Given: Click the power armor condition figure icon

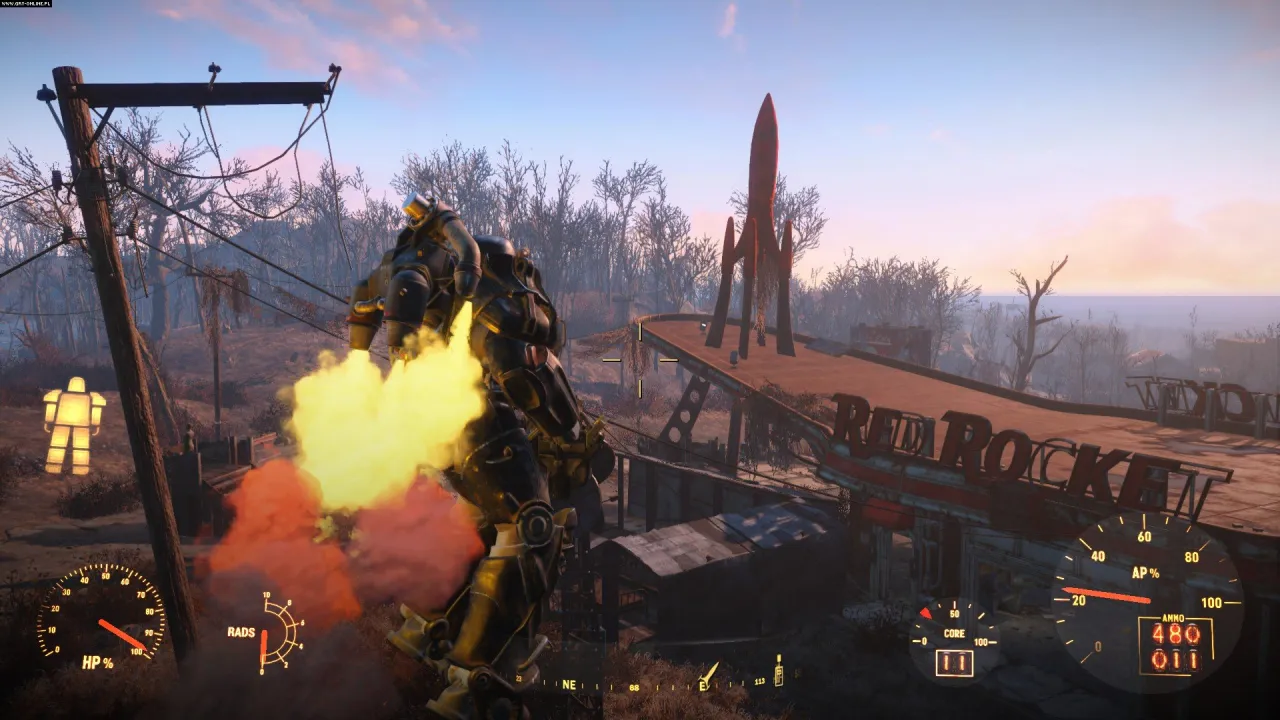Looking at the screenshot, I should pyautogui.click(x=74, y=424).
